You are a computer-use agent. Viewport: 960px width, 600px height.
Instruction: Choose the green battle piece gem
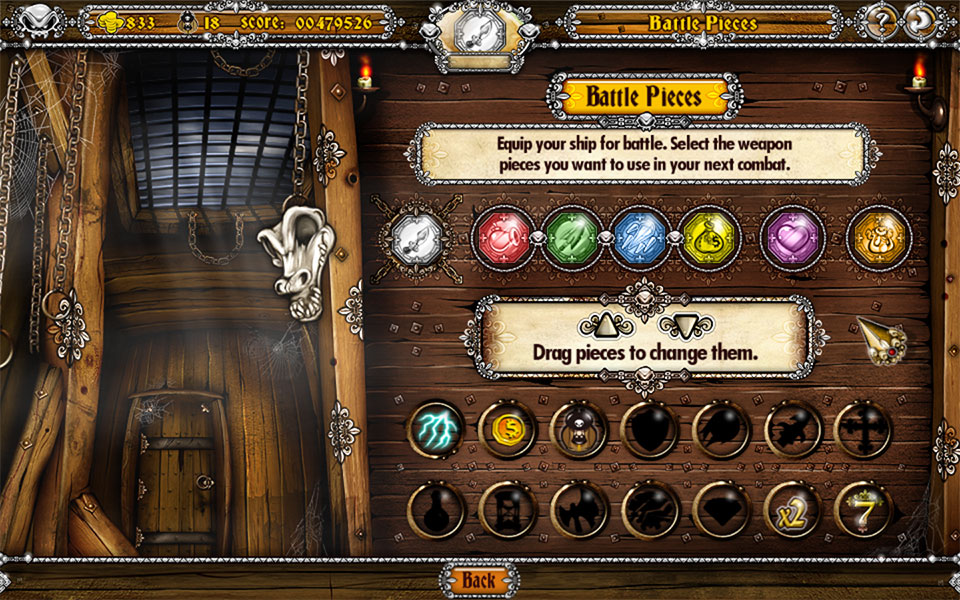click(x=572, y=237)
